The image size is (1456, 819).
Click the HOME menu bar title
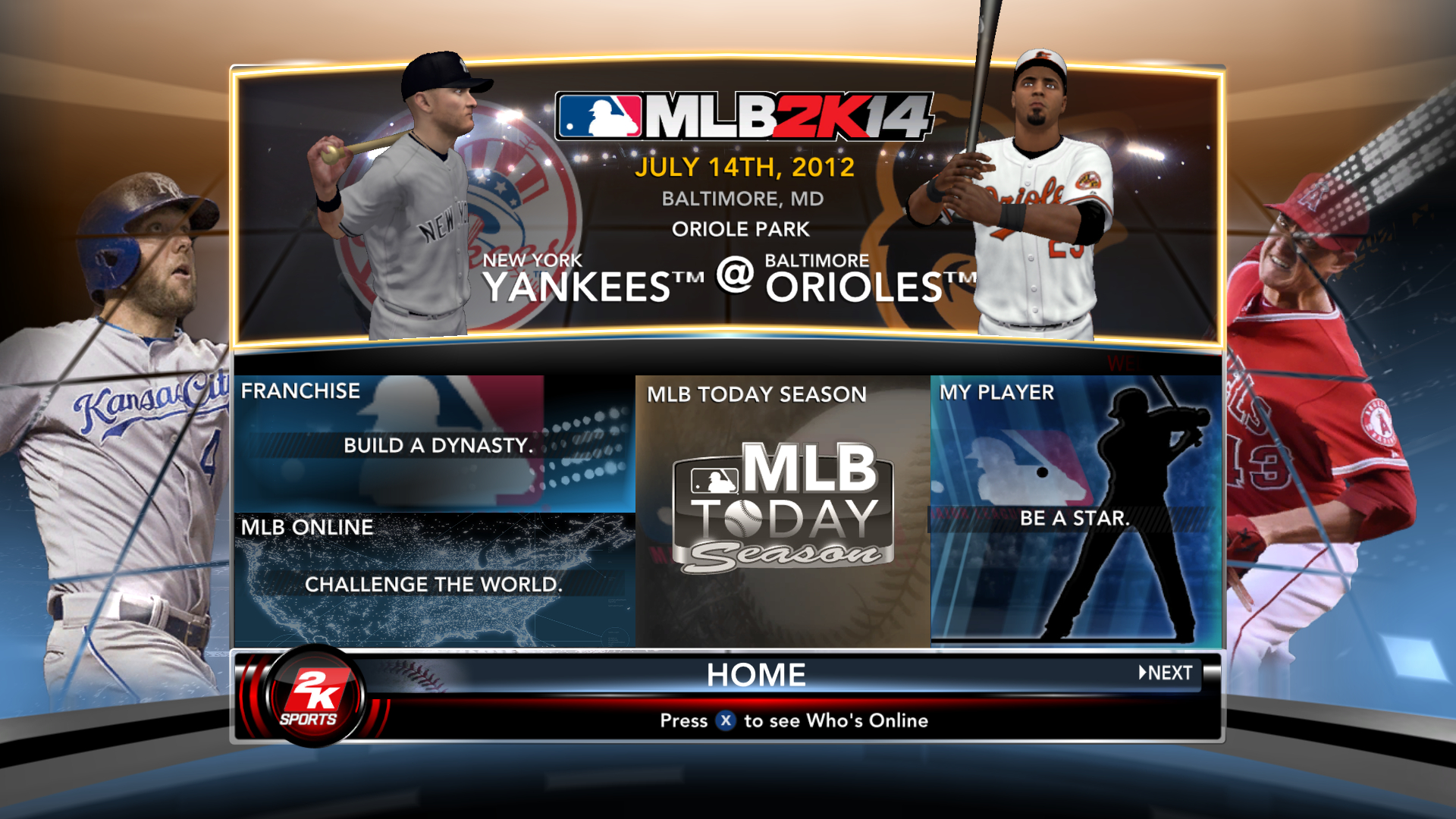coord(756,673)
